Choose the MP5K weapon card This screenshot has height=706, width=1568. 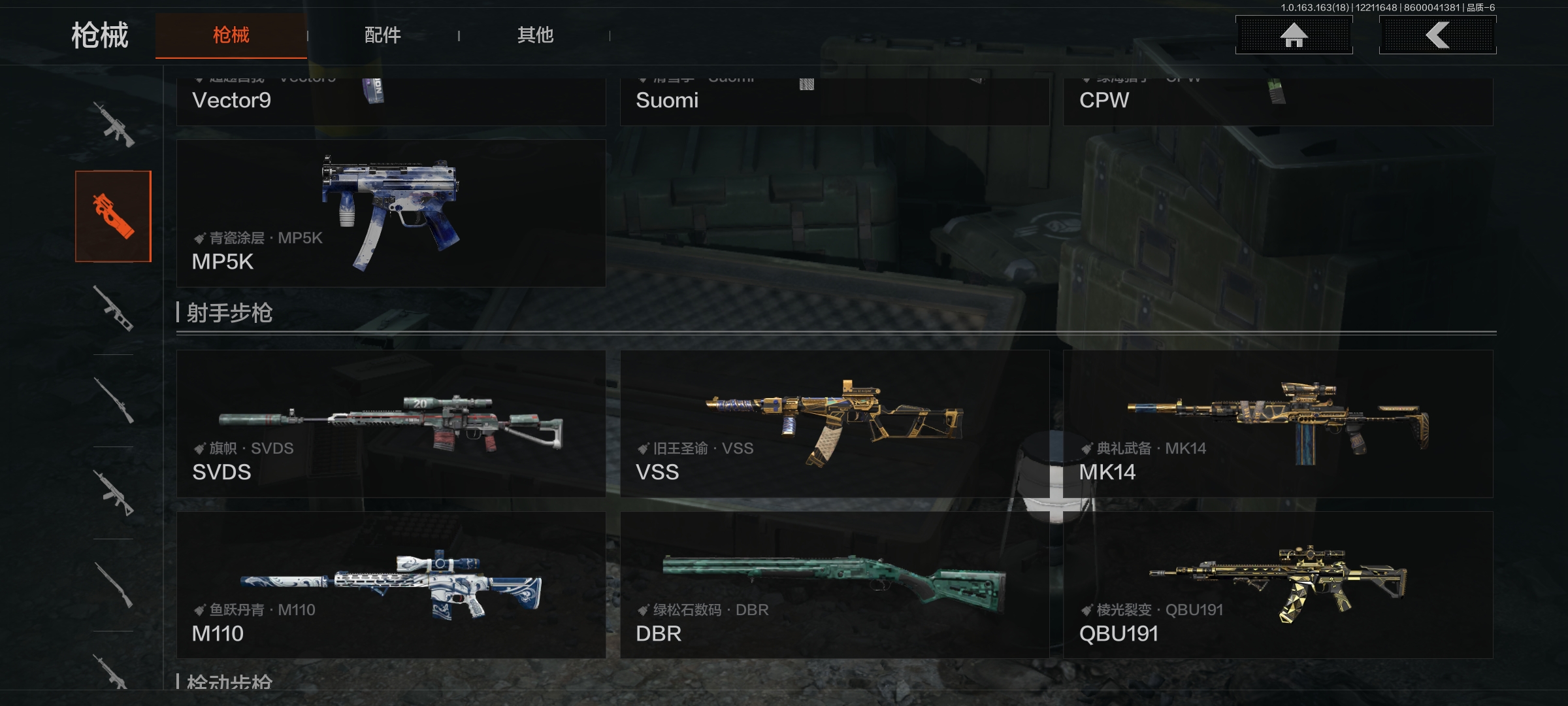[391, 213]
